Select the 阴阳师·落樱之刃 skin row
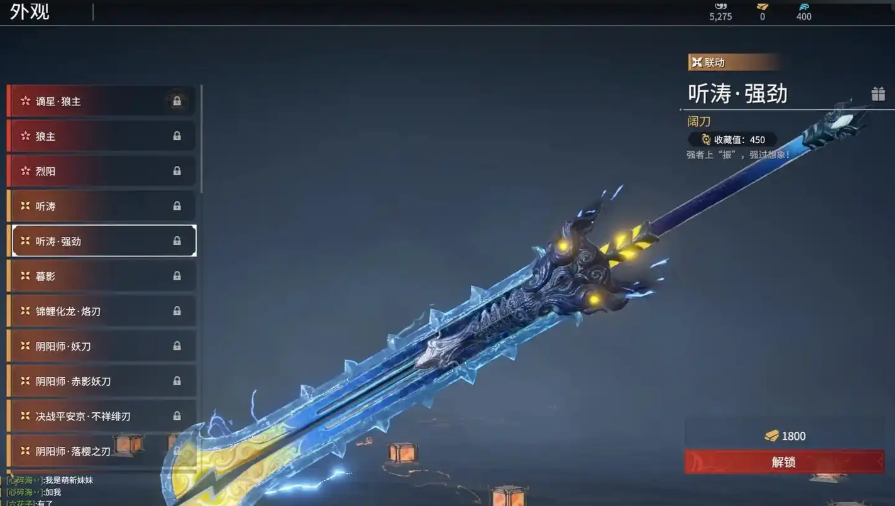 [x=100, y=451]
